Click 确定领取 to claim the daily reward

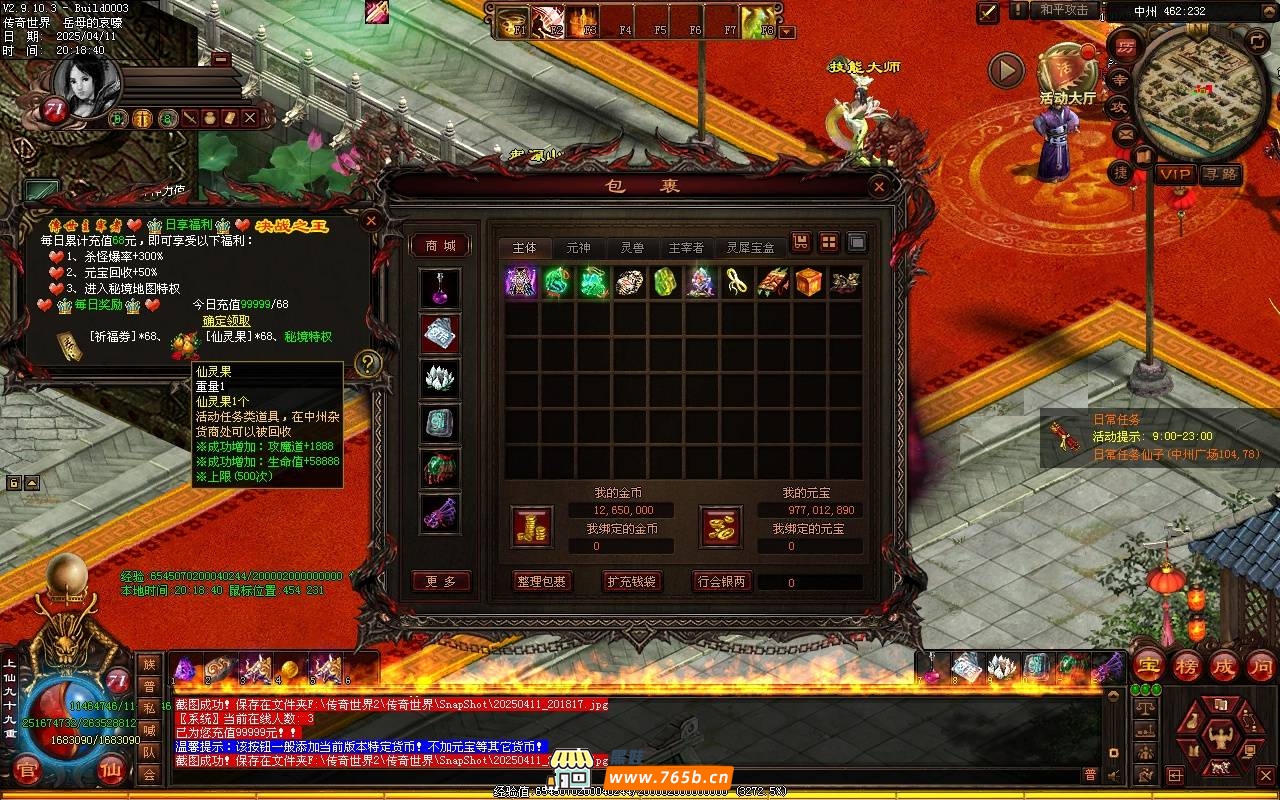click(x=227, y=321)
